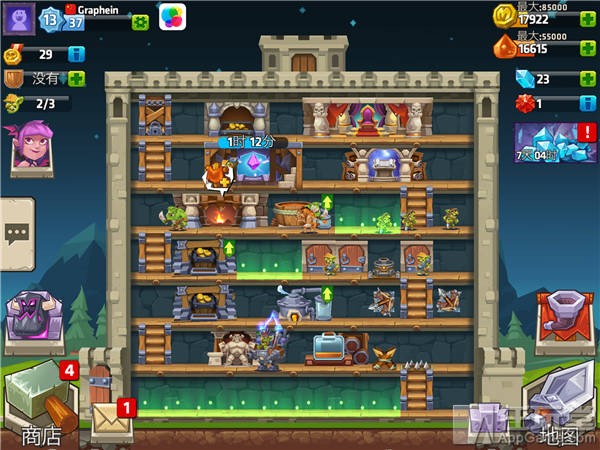Tap the green plus beside the shield
Image resolution: width=600 pixels, height=450 pixels.
tap(76, 78)
